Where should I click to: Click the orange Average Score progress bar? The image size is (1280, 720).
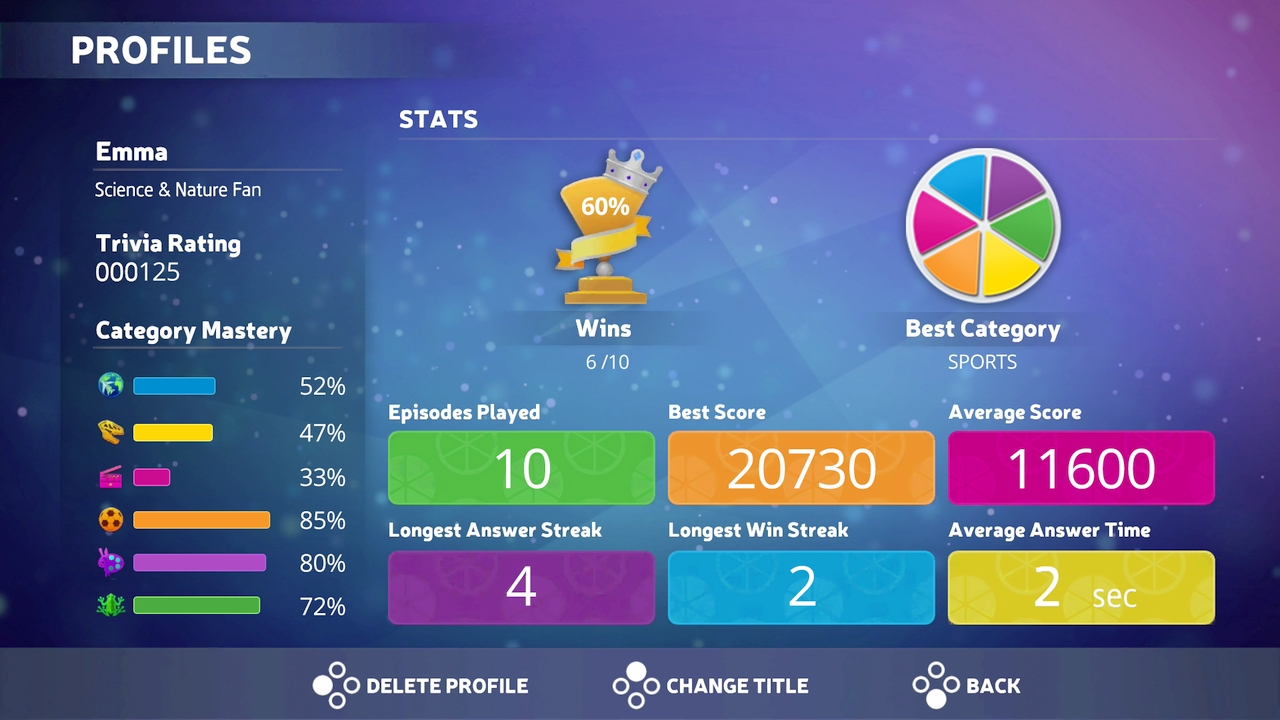click(1081, 468)
